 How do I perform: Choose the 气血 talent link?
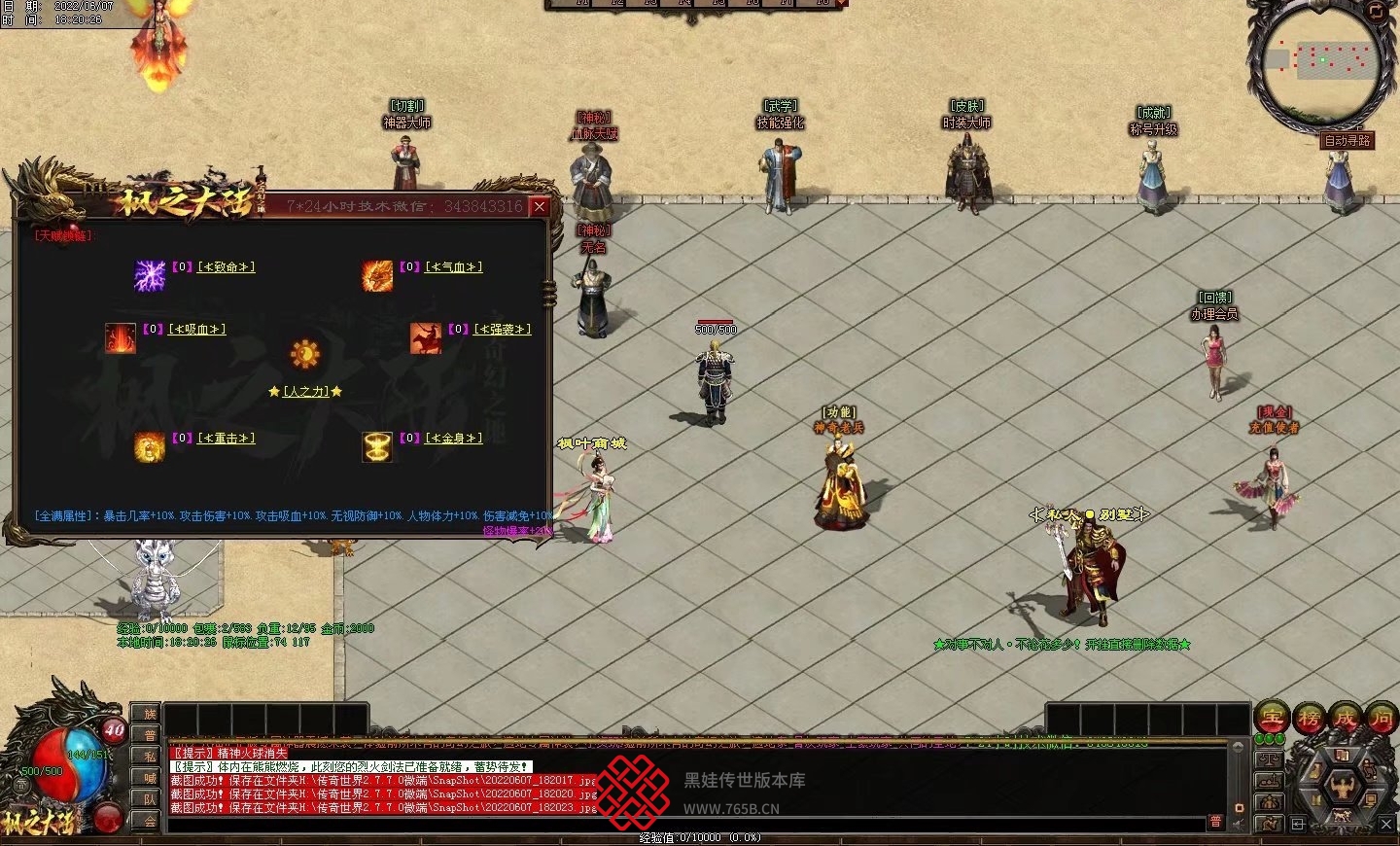[454, 267]
